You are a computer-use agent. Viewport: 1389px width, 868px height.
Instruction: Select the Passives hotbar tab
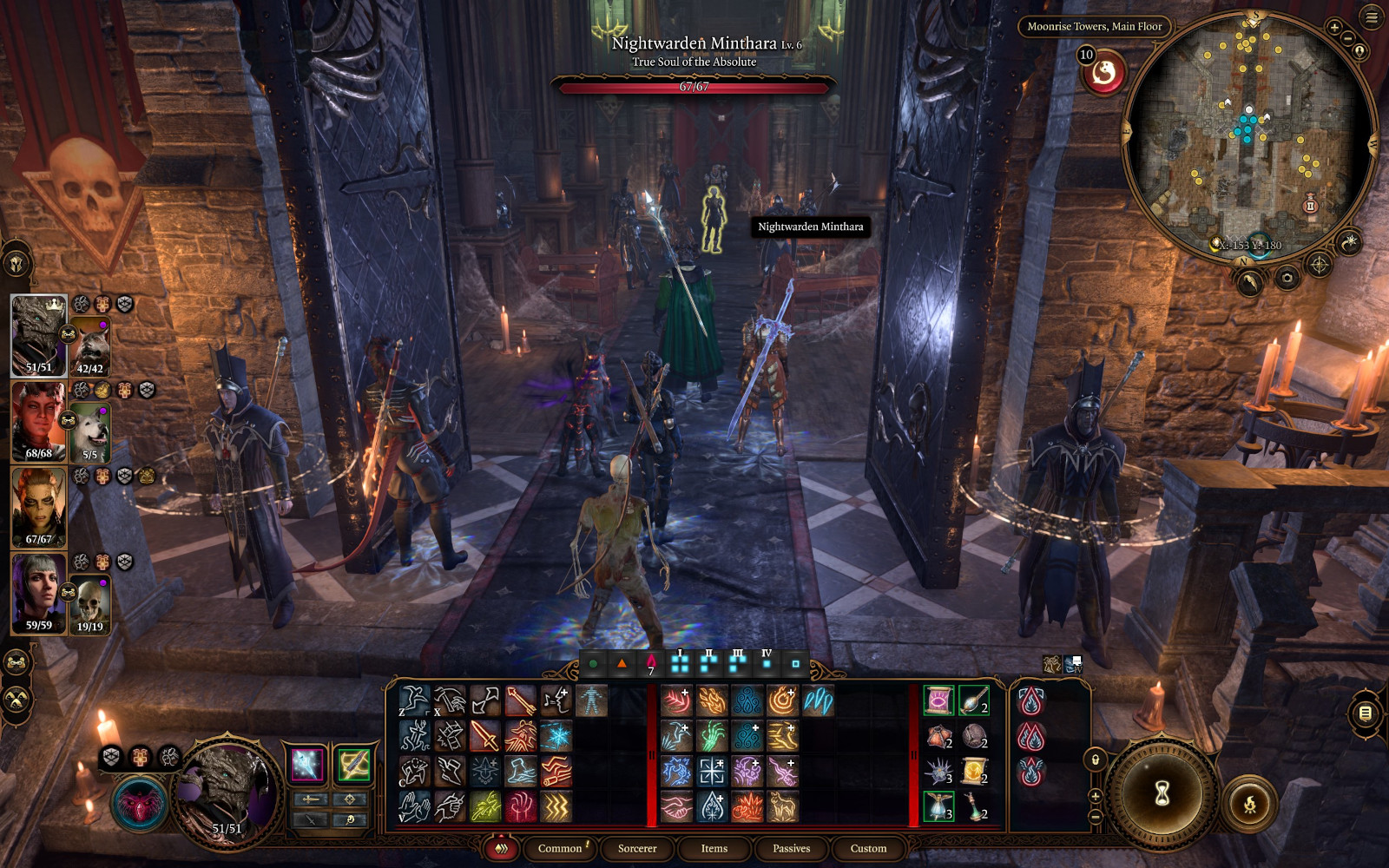791,848
